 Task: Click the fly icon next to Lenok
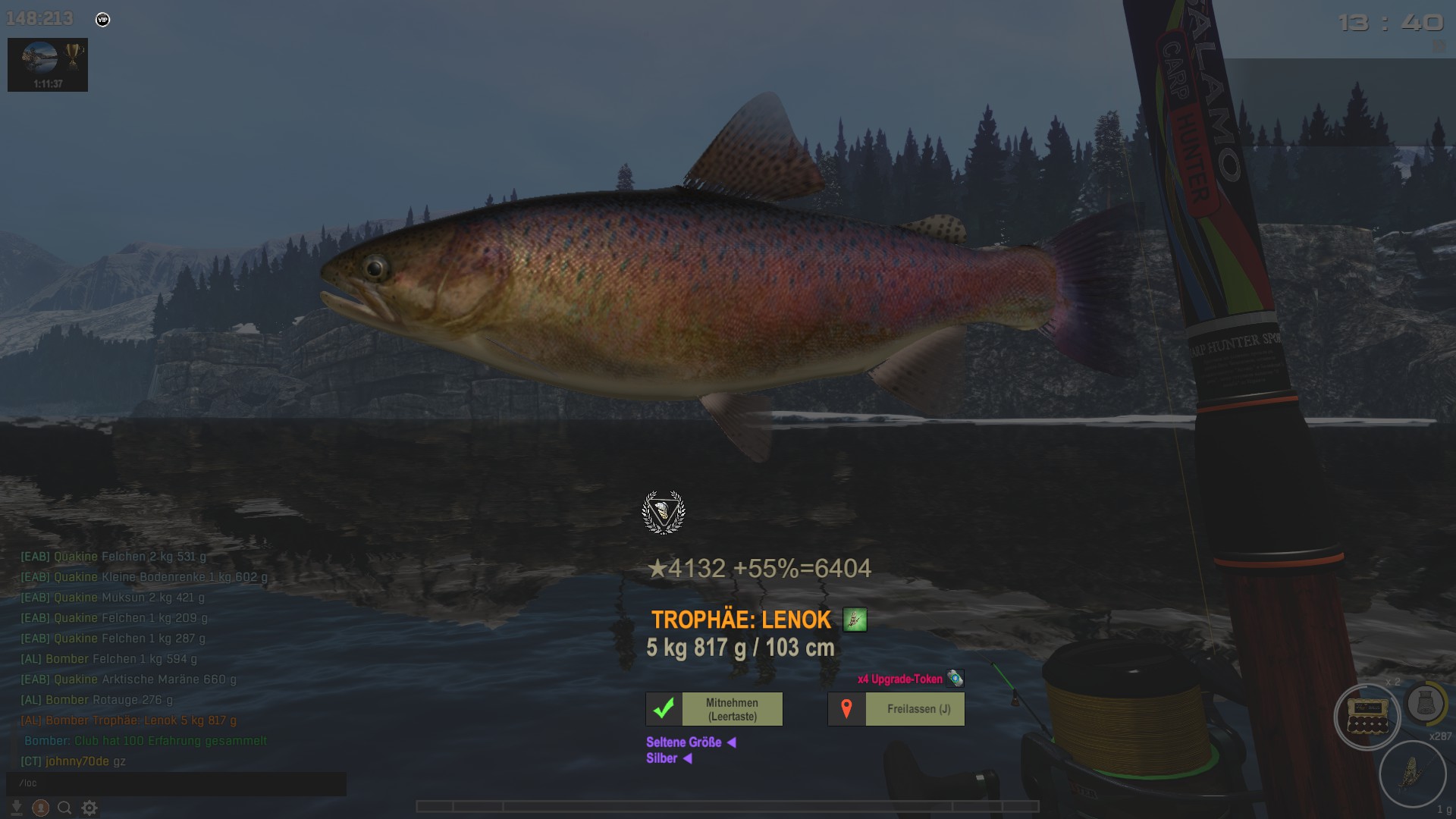[855, 620]
